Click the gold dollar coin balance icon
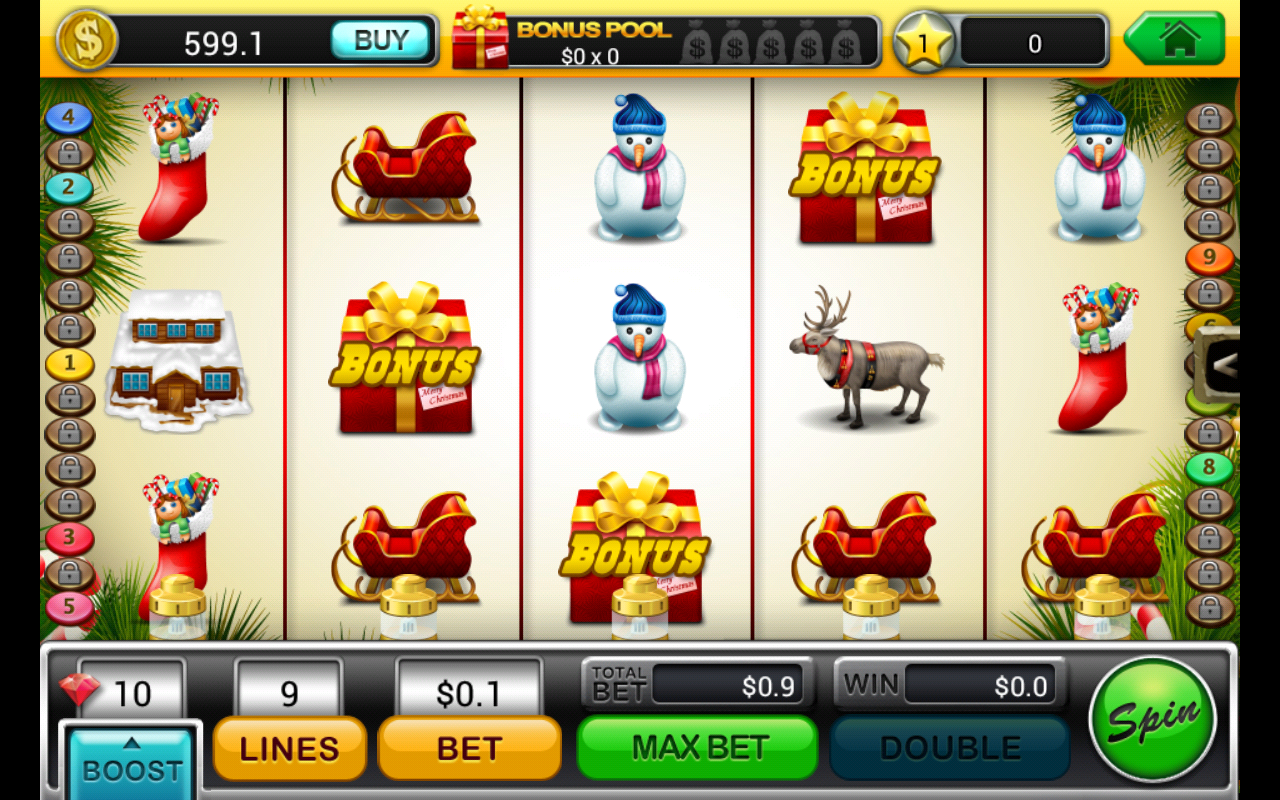This screenshot has height=800, width=1280. click(88, 40)
